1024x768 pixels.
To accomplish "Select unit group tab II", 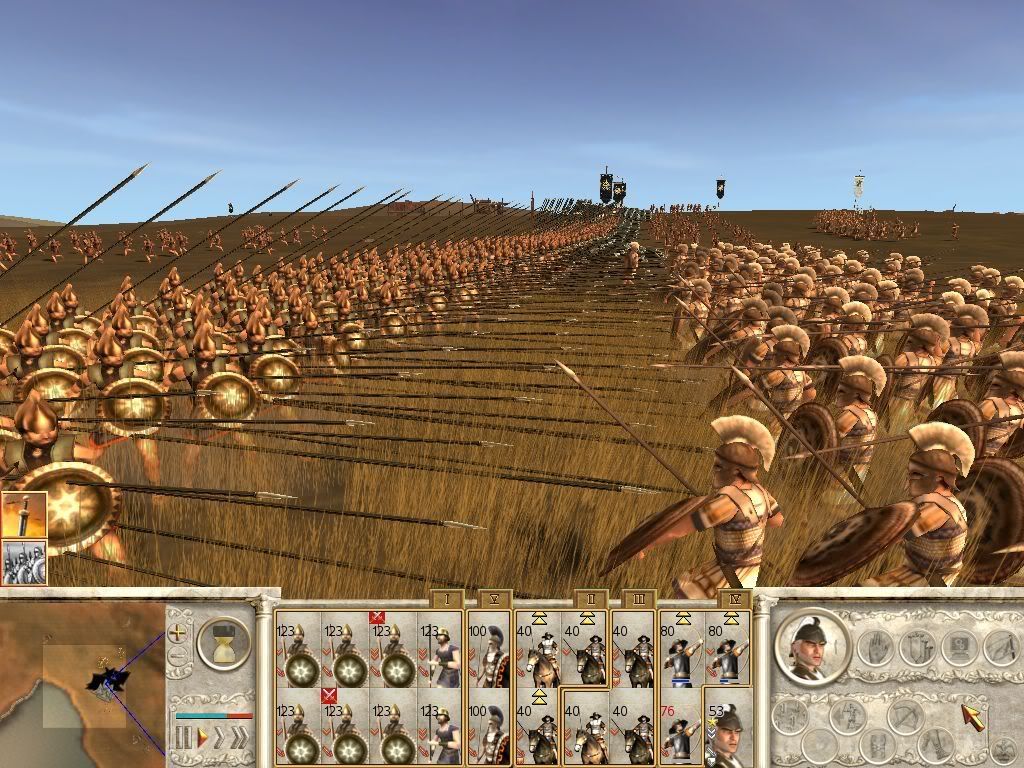I will pos(591,599).
